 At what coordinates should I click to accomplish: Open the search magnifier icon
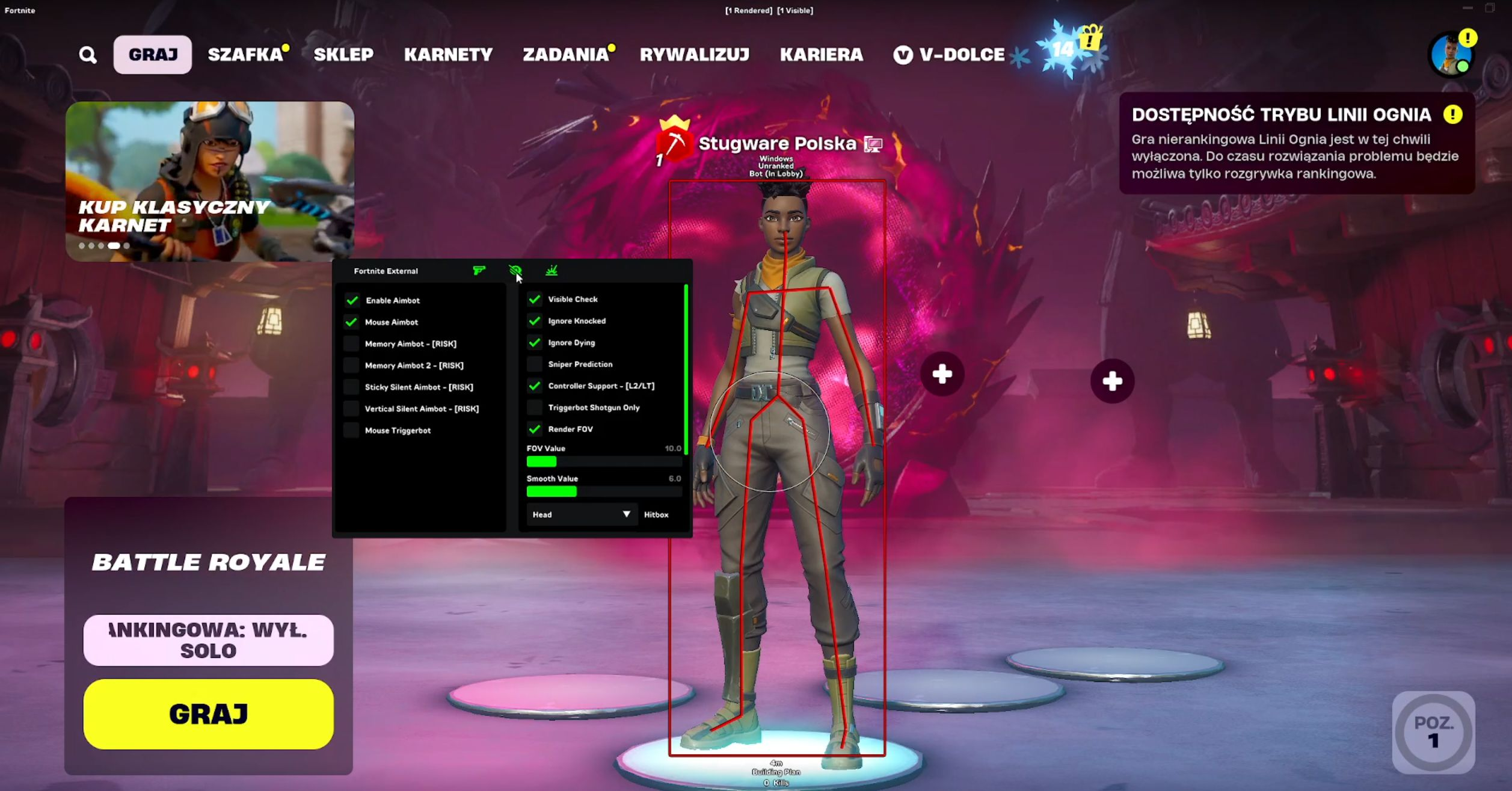pyautogui.click(x=88, y=55)
